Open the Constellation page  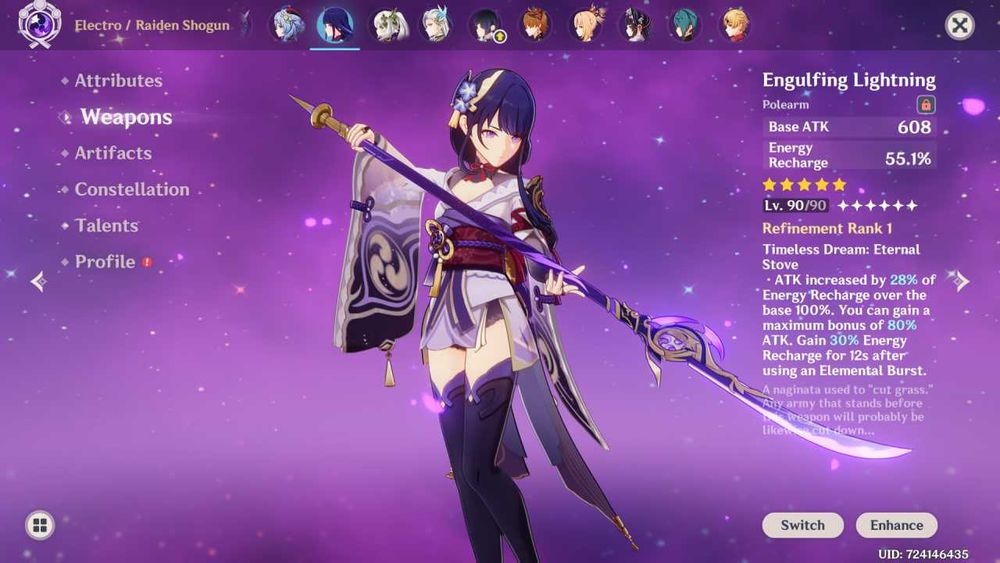click(131, 189)
